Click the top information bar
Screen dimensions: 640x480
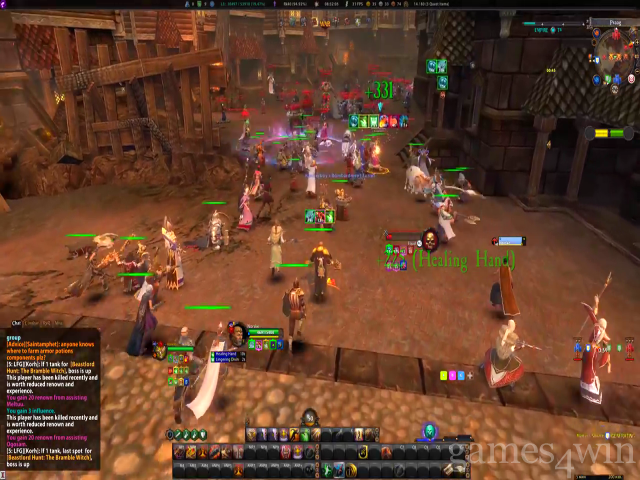pyautogui.click(x=320, y=4)
